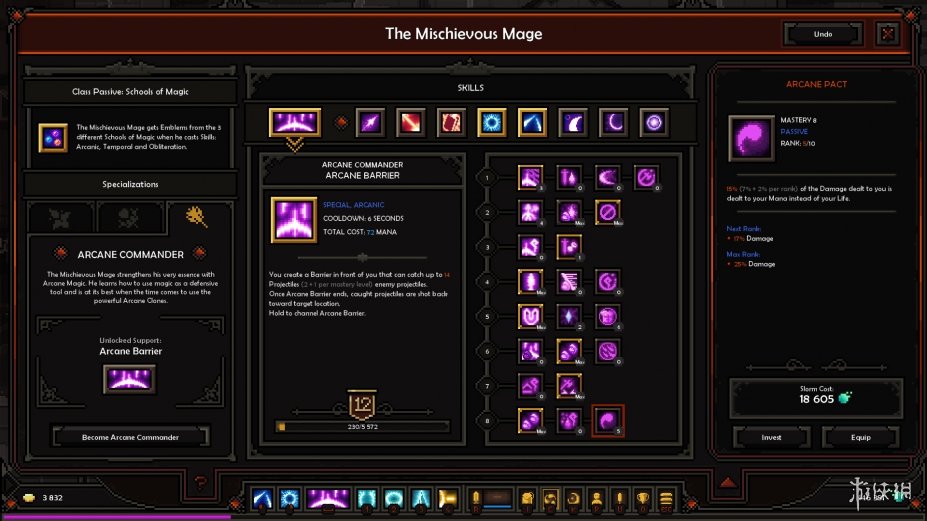The image size is (927, 521).
Task: Select the Schools of Magic class passive icon
Action: coord(53,138)
